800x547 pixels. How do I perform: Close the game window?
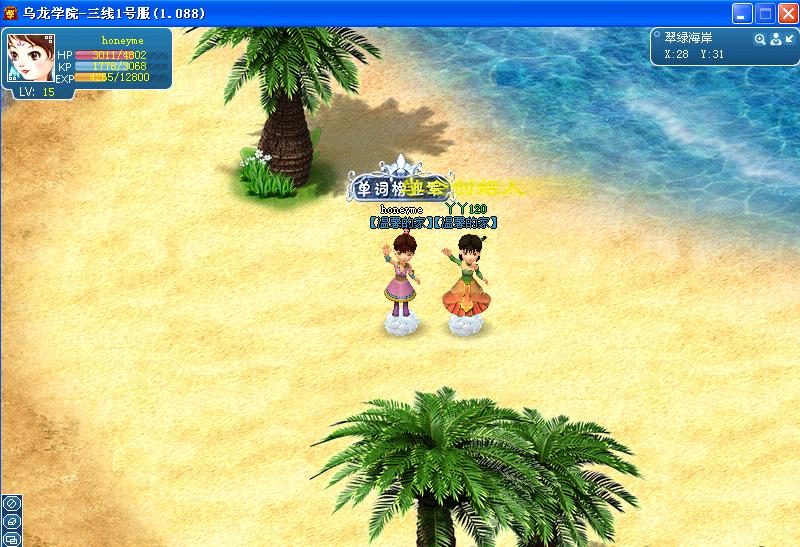coord(786,14)
